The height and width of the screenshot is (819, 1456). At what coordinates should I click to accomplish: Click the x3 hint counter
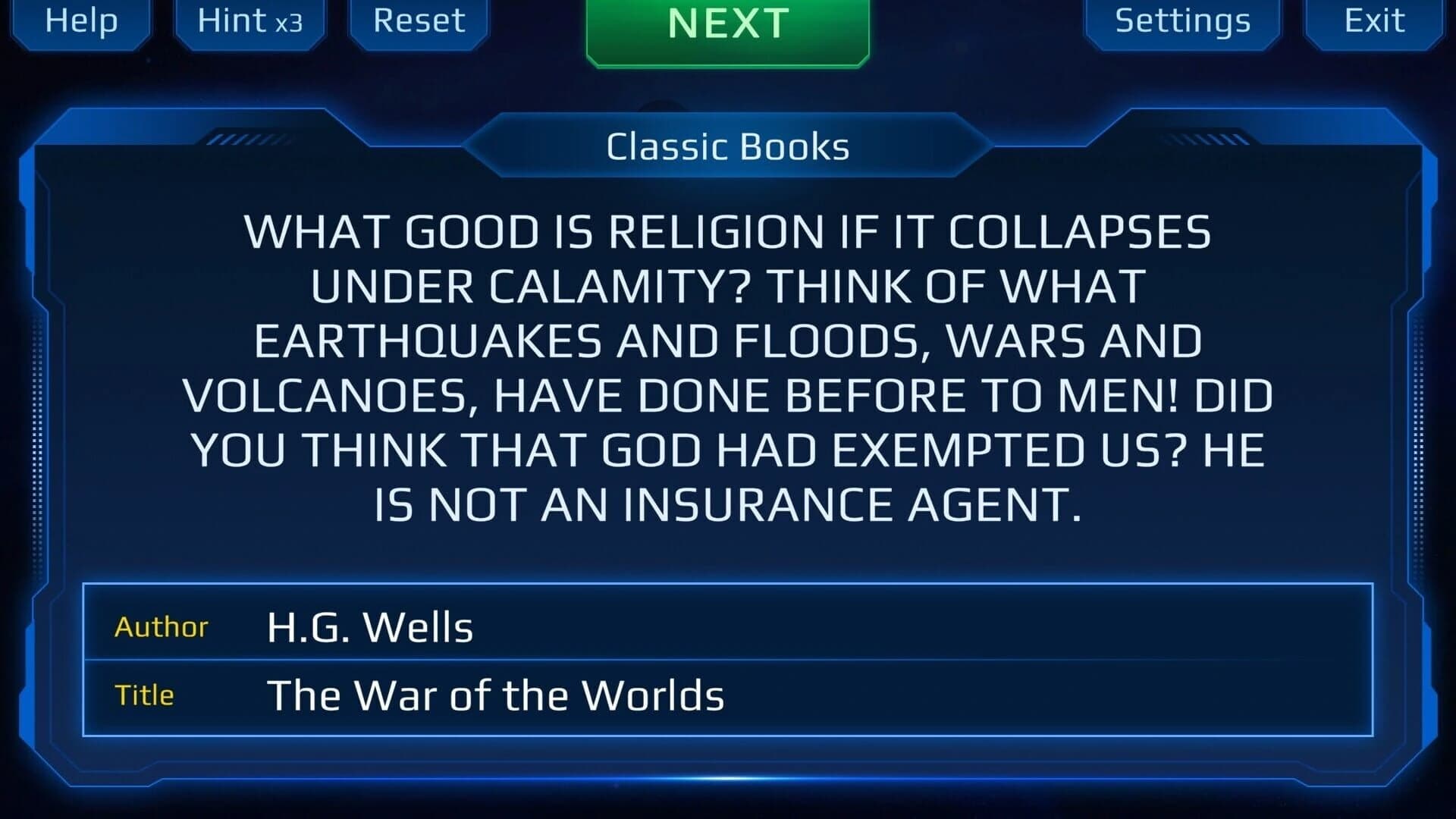click(x=289, y=24)
